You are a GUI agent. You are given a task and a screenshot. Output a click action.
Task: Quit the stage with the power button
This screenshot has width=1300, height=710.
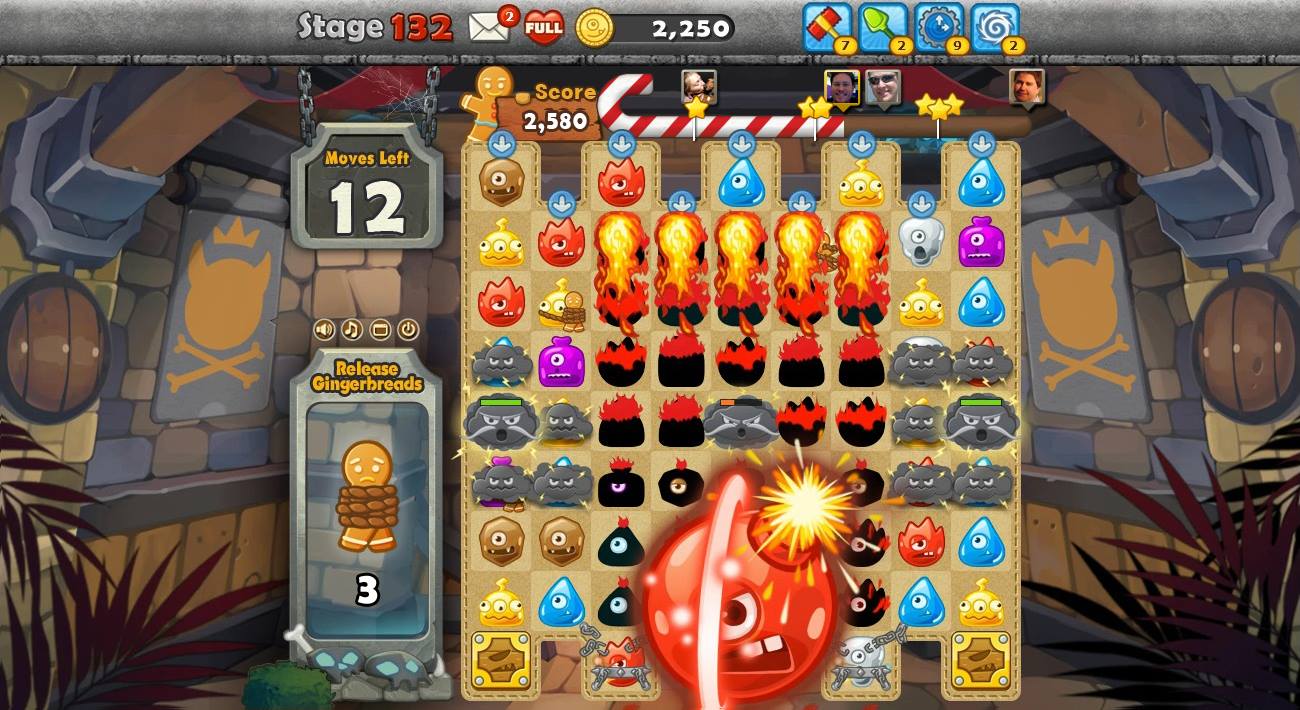(408, 329)
